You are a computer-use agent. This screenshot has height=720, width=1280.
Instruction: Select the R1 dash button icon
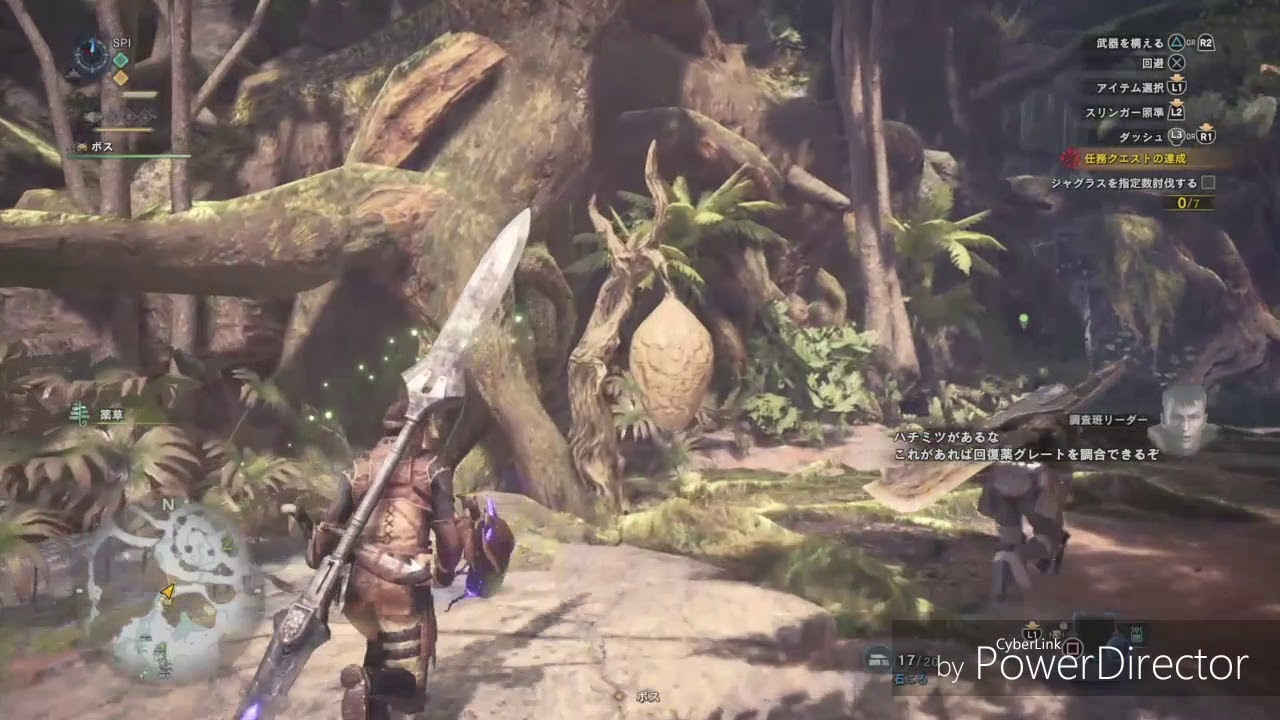(1206, 137)
